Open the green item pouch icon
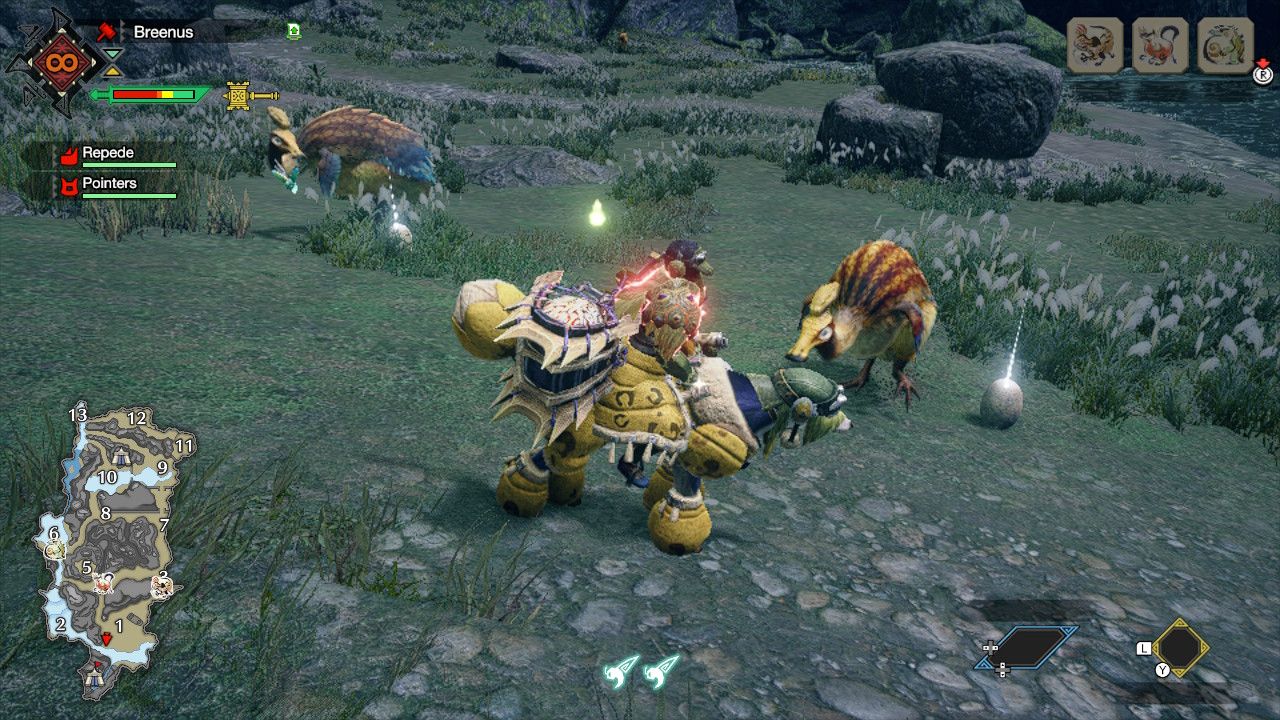 [293, 31]
